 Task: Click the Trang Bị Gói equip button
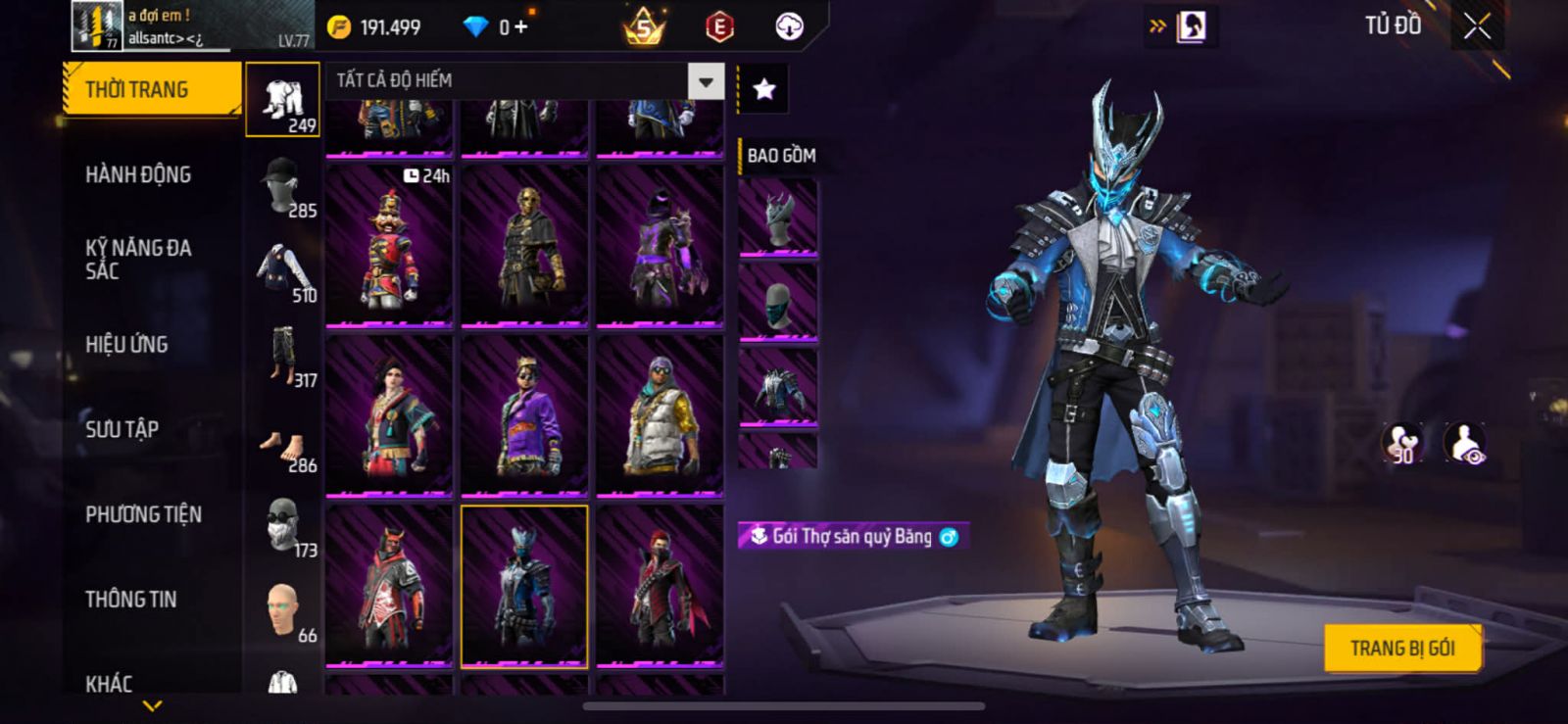pyautogui.click(x=1401, y=649)
